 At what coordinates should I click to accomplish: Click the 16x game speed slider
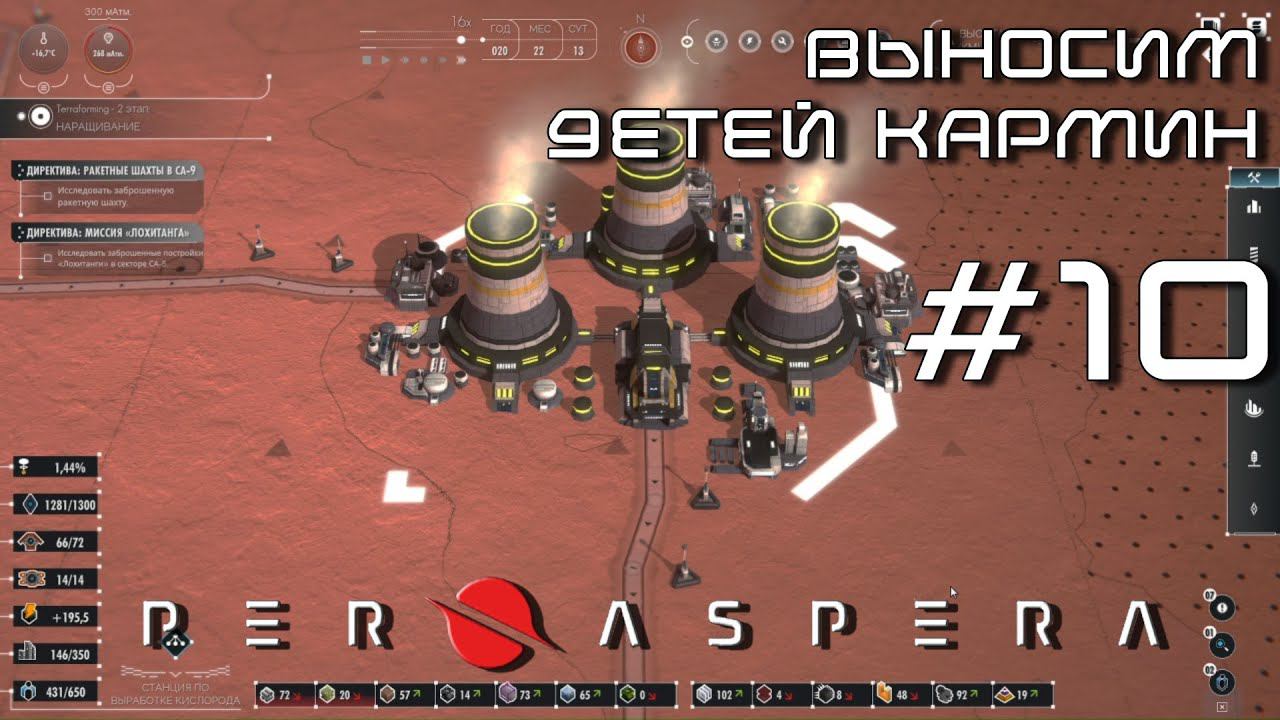(460, 42)
